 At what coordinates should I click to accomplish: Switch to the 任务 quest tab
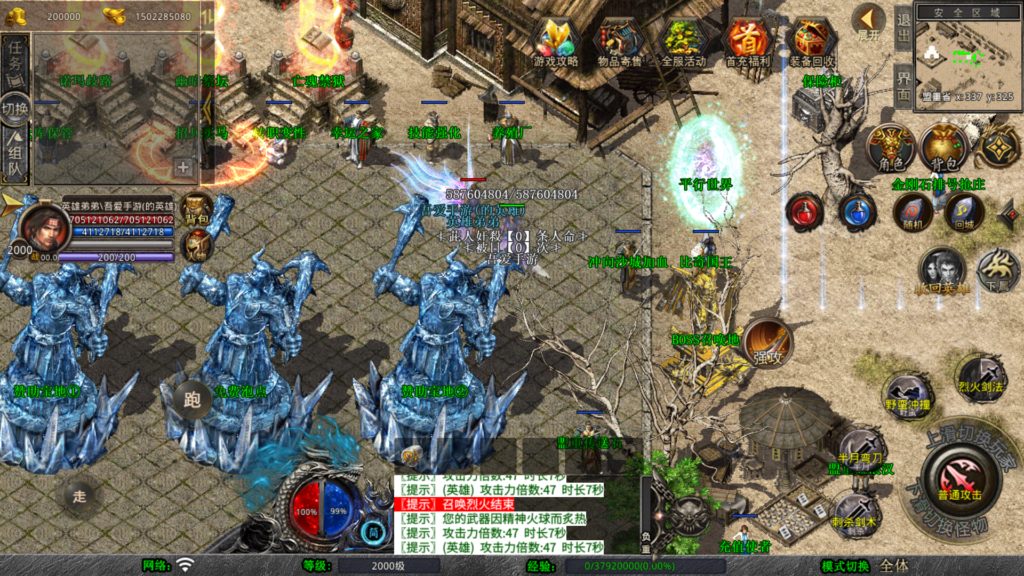16,58
